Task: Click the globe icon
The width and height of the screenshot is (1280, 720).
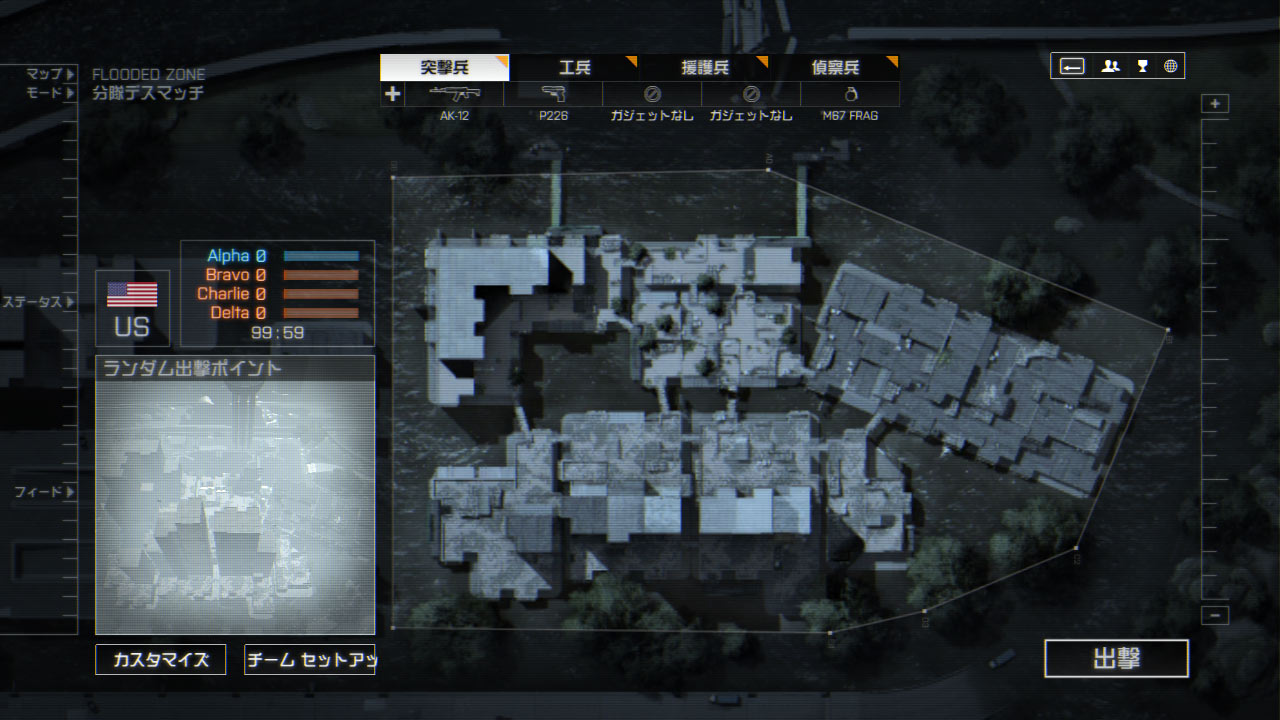Action: click(x=1170, y=66)
